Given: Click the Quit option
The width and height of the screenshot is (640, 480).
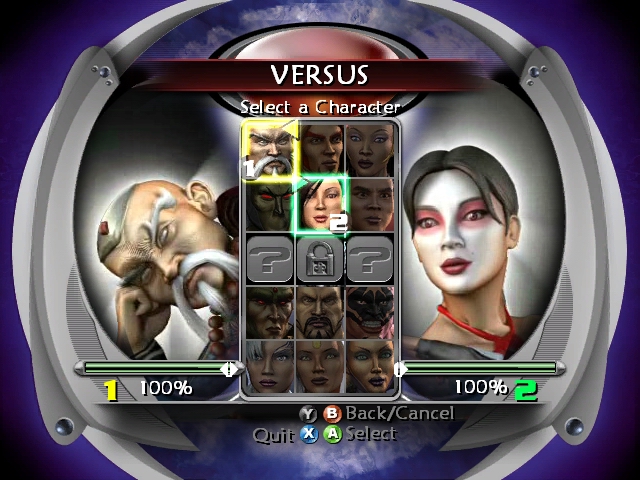Looking at the screenshot, I should pos(273,435).
